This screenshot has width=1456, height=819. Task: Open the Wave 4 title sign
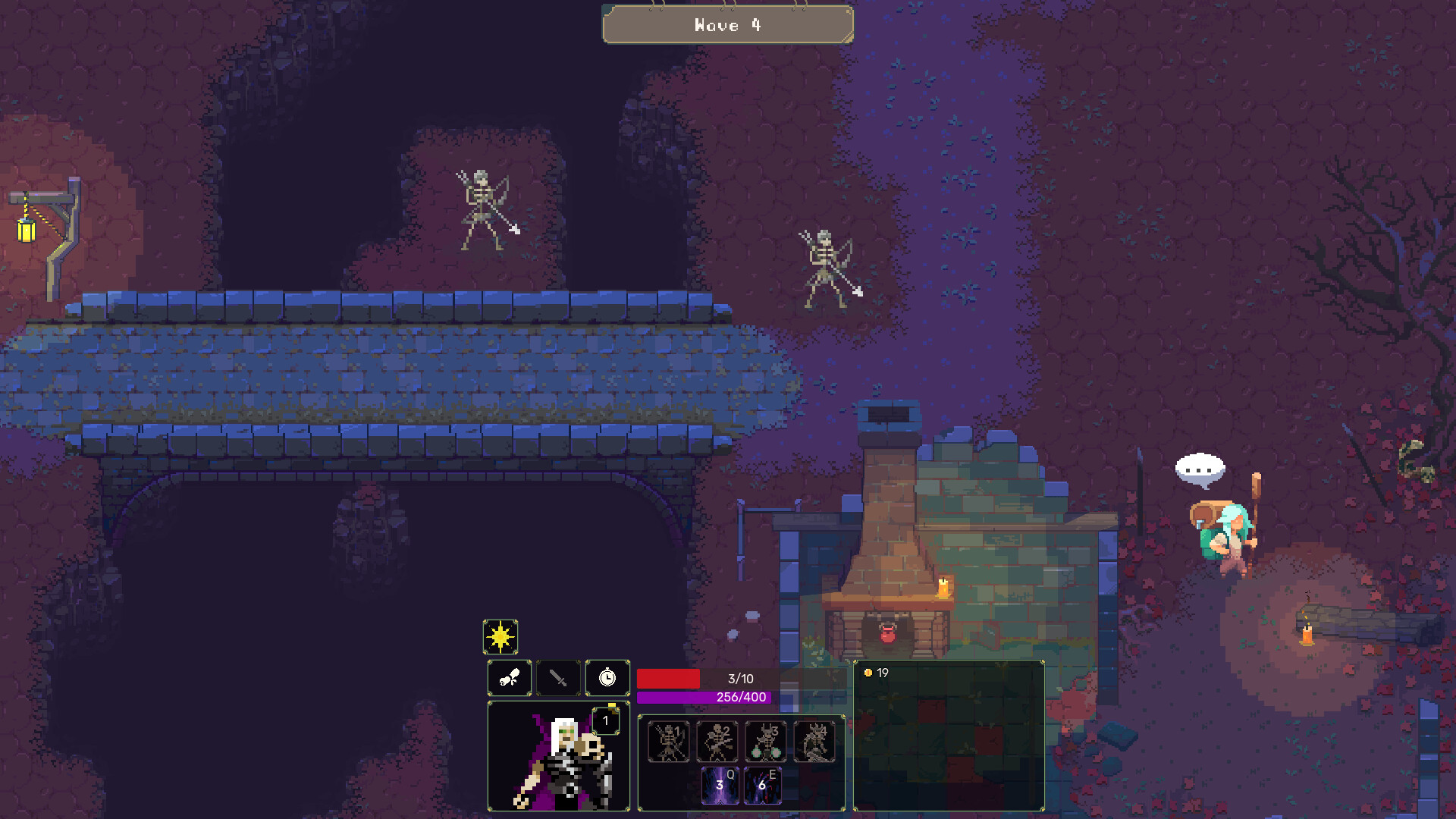tap(726, 25)
